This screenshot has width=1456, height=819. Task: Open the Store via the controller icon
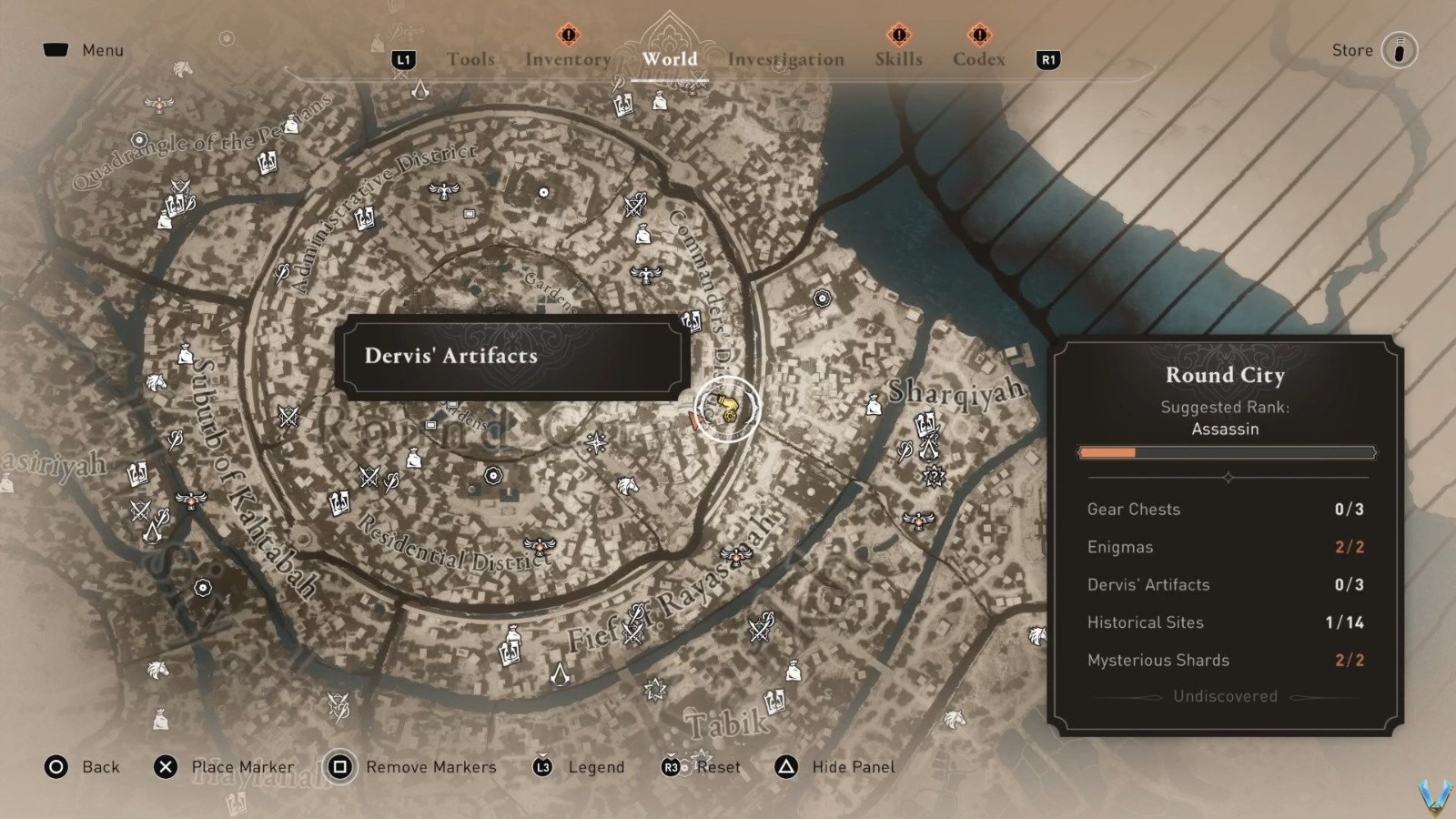click(x=1398, y=50)
